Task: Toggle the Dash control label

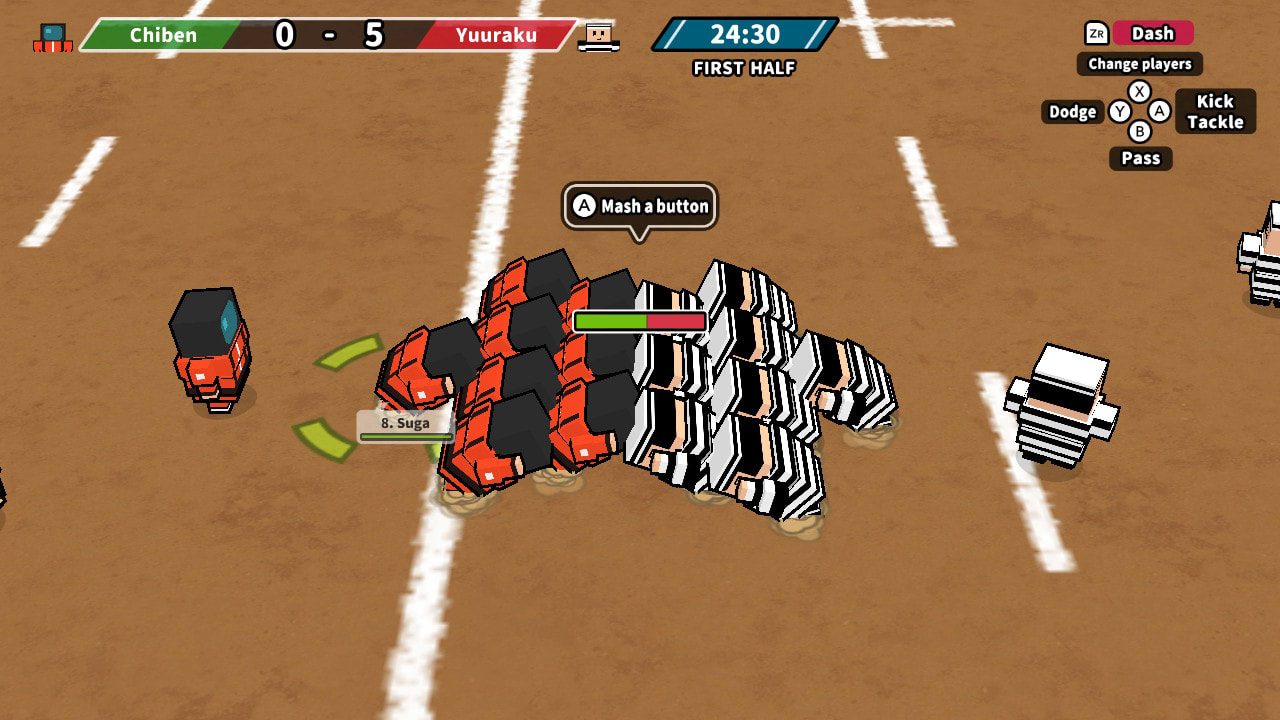Action: pos(1153,33)
